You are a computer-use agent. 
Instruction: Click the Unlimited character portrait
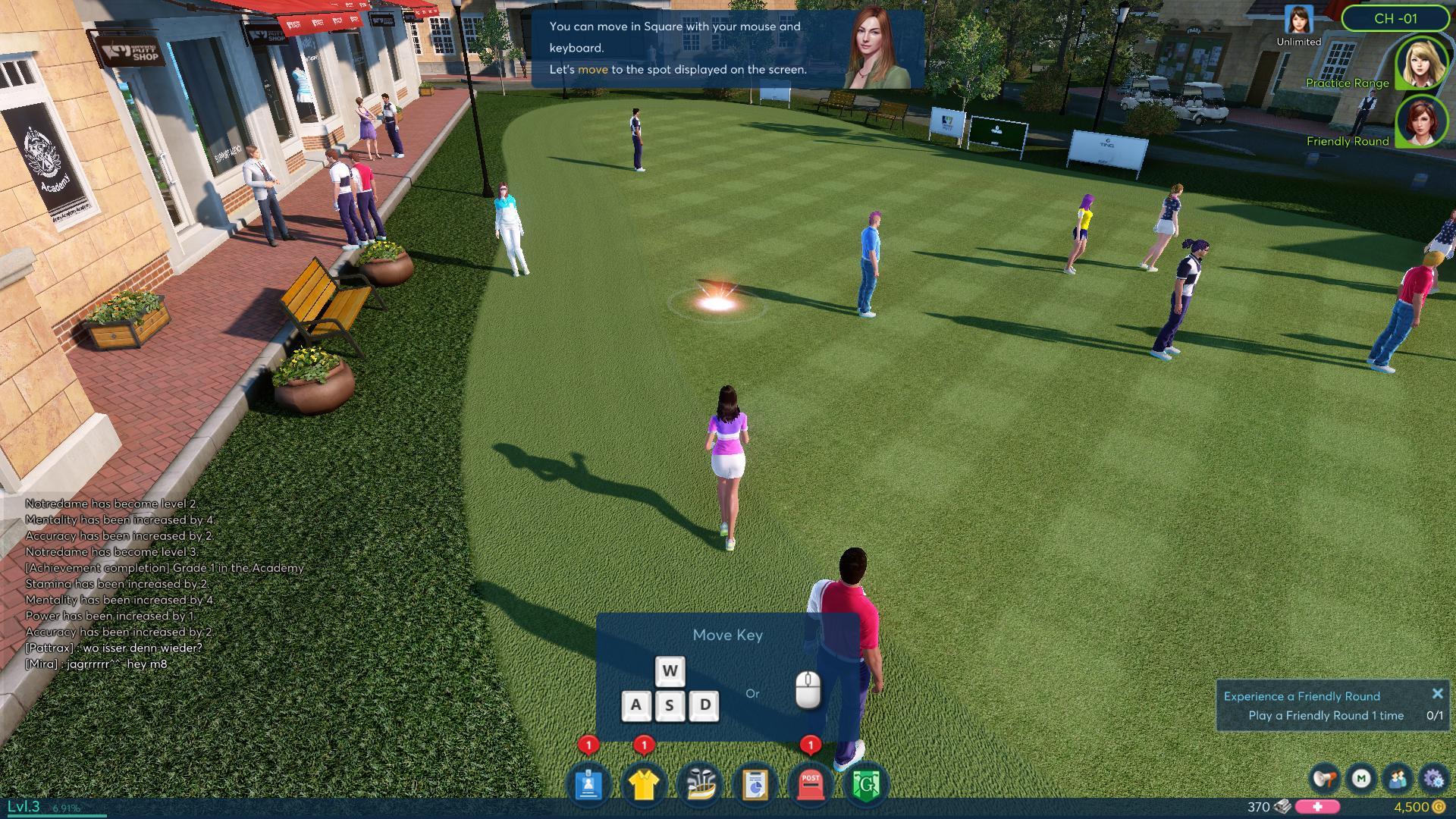click(1298, 20)
